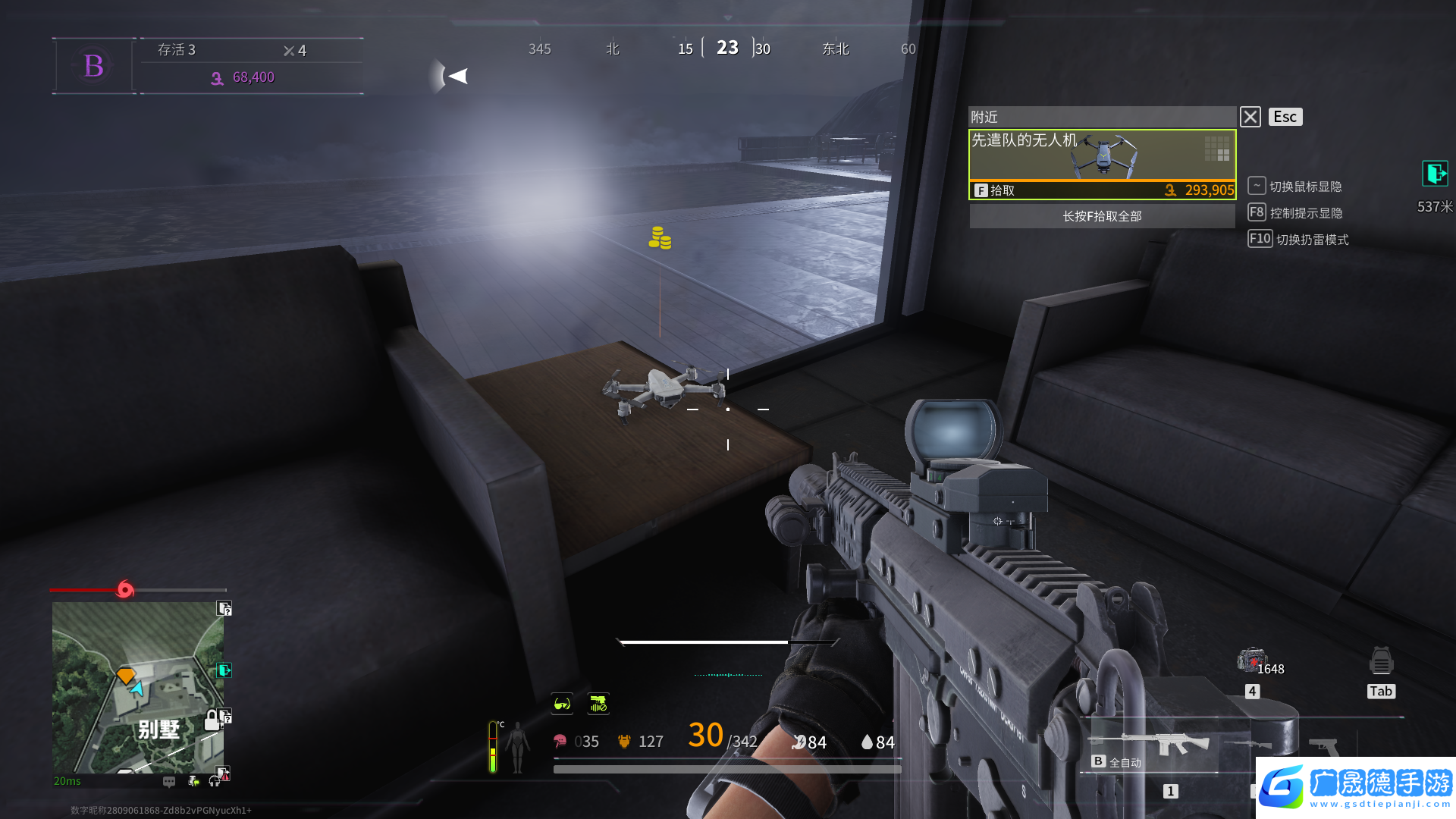This screenshot has height=819, width=1456.
Task: Click the extraction point marker showing 537 meters
Action: (1434, 174)
